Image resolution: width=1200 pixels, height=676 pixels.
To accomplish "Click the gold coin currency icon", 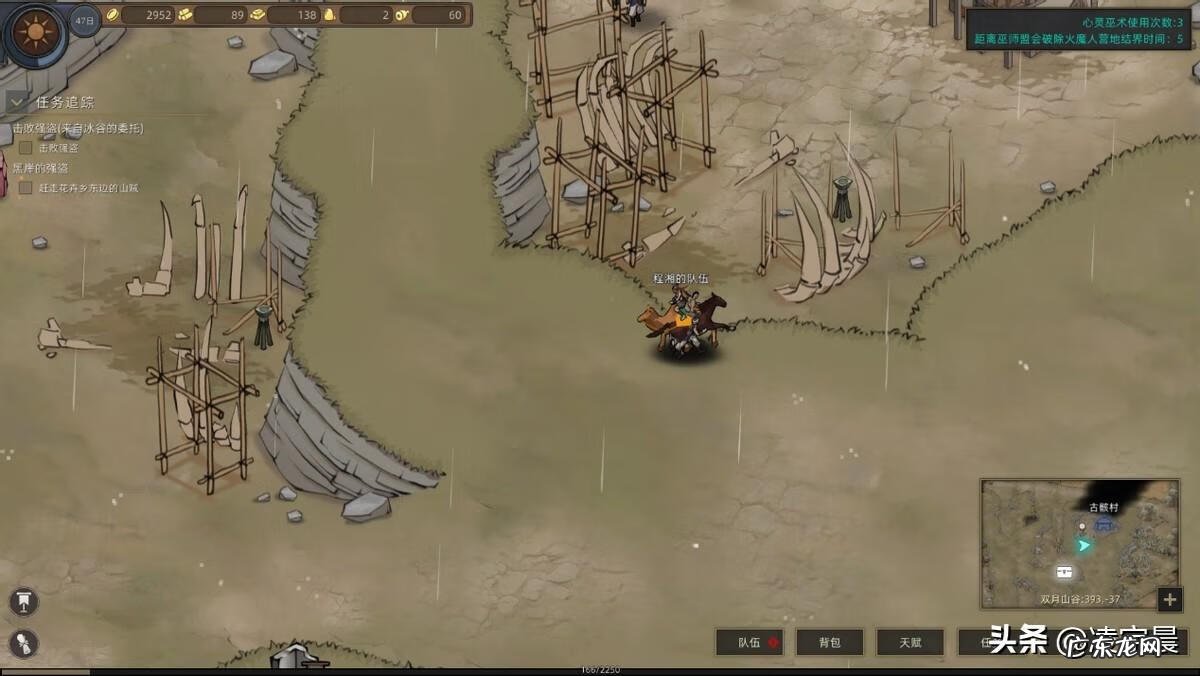I will pos(113,15).
